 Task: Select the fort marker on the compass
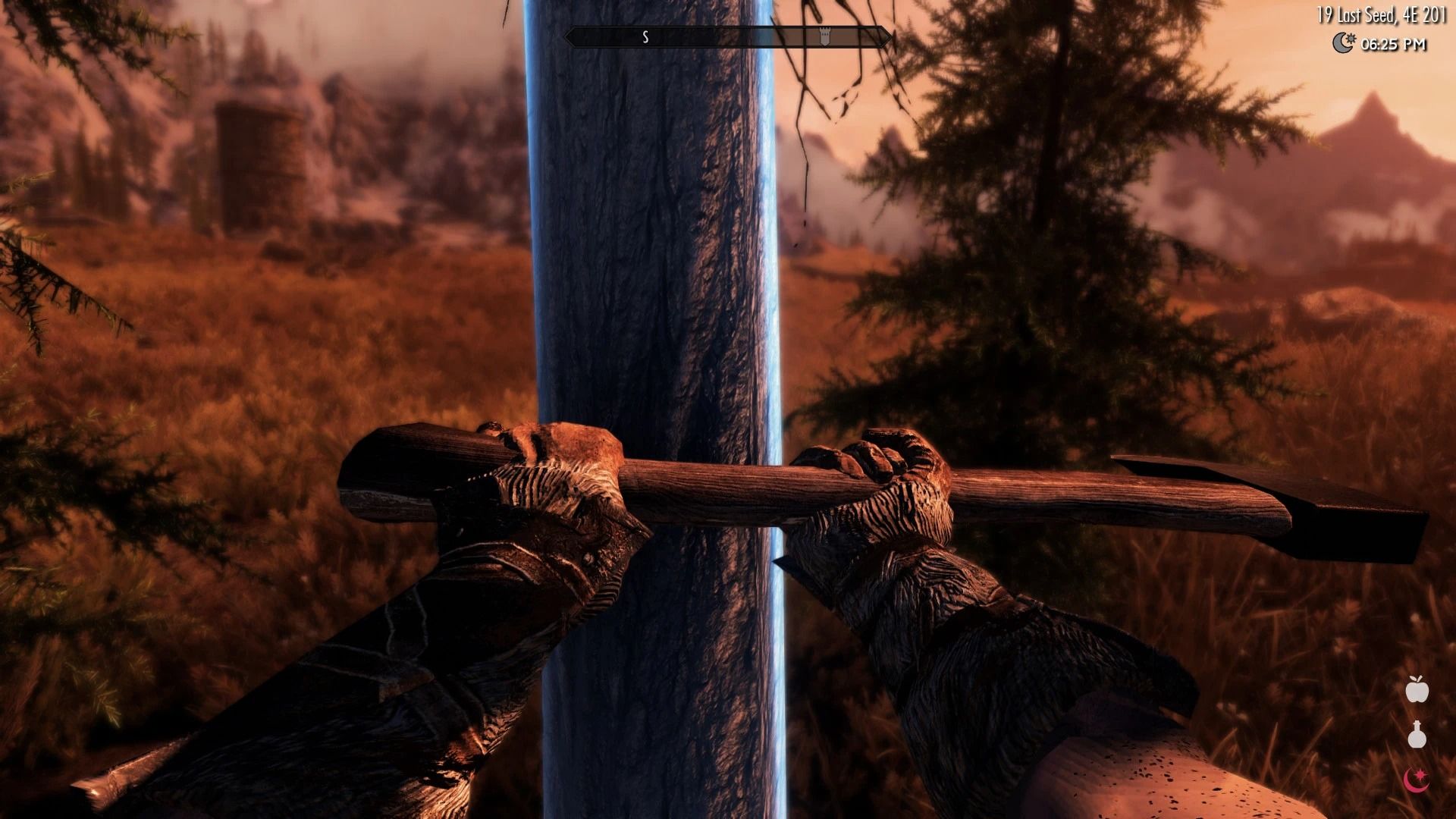(x=825, y=35)
